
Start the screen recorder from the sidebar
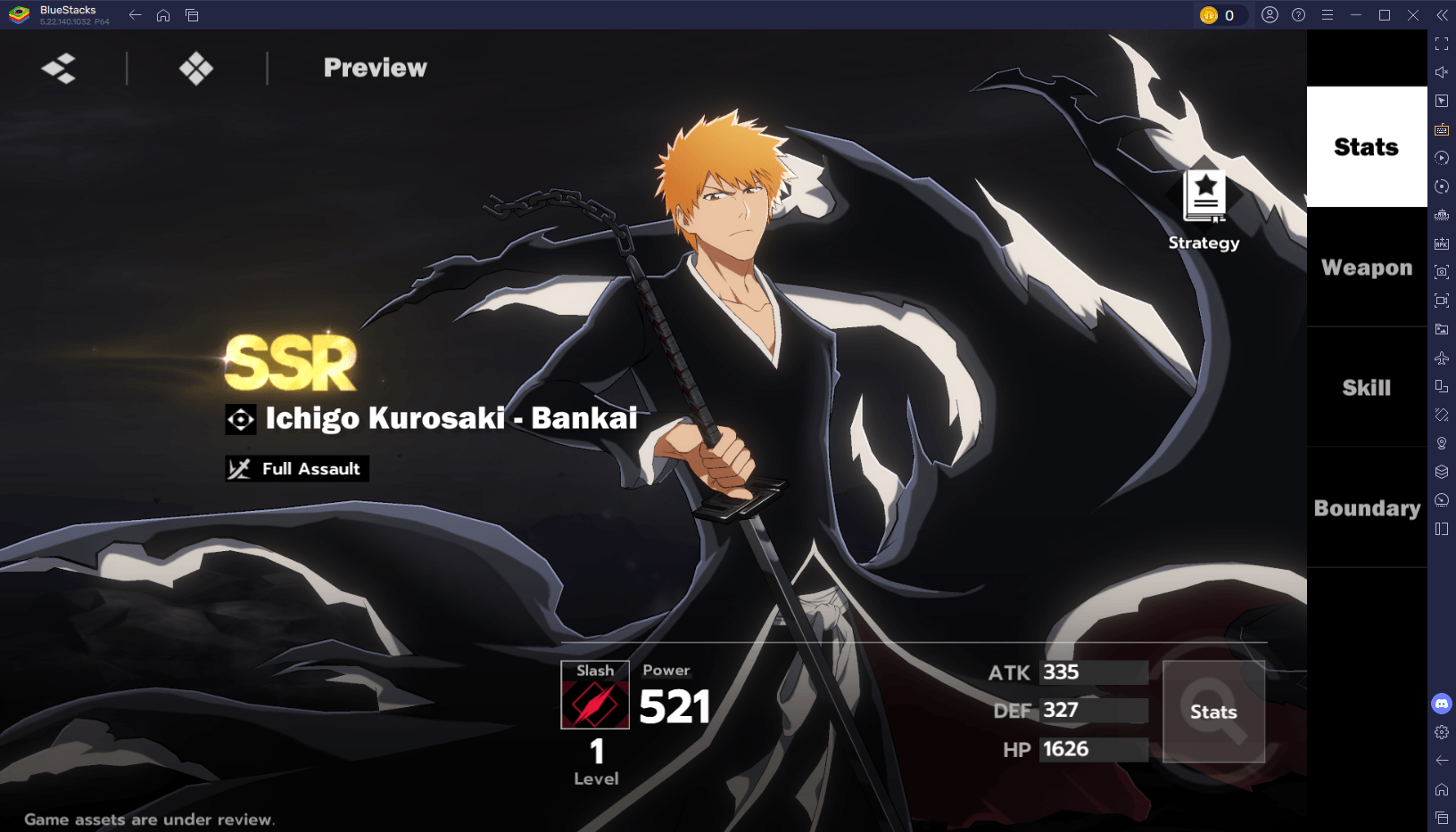click(x=1443, y=302)
